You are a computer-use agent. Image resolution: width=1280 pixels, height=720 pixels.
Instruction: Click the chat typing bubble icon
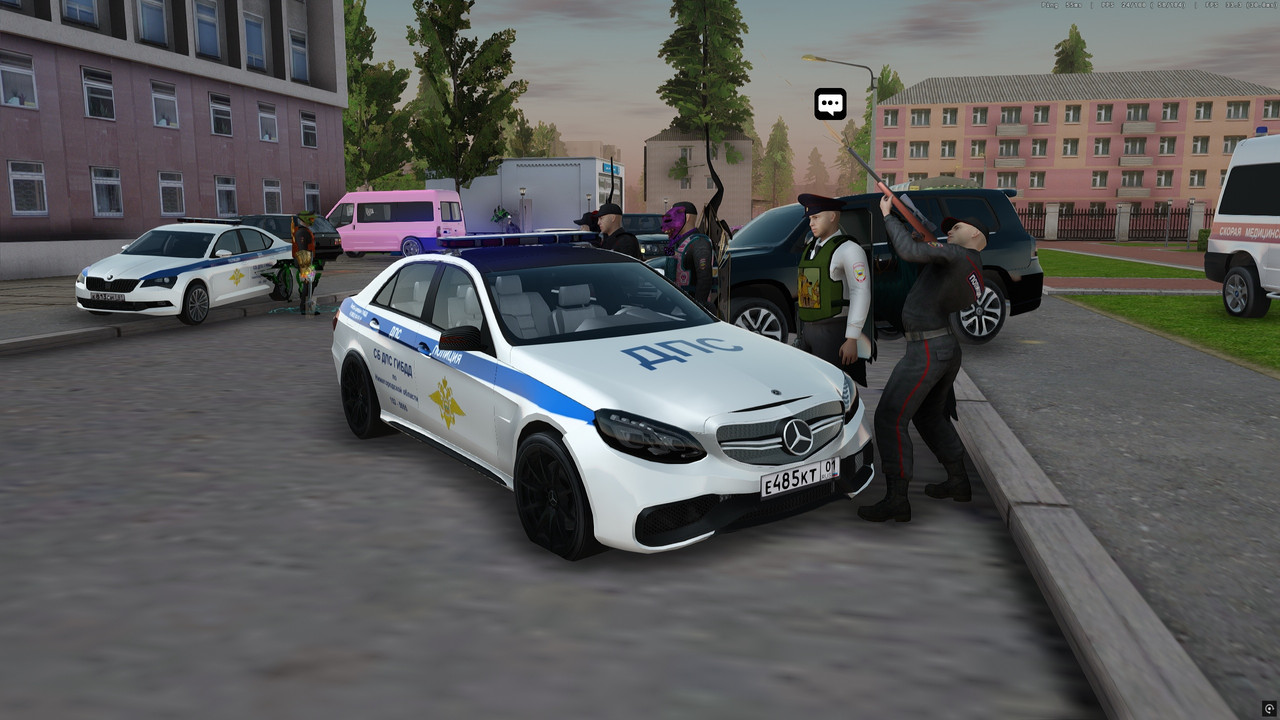pos(830,103)
